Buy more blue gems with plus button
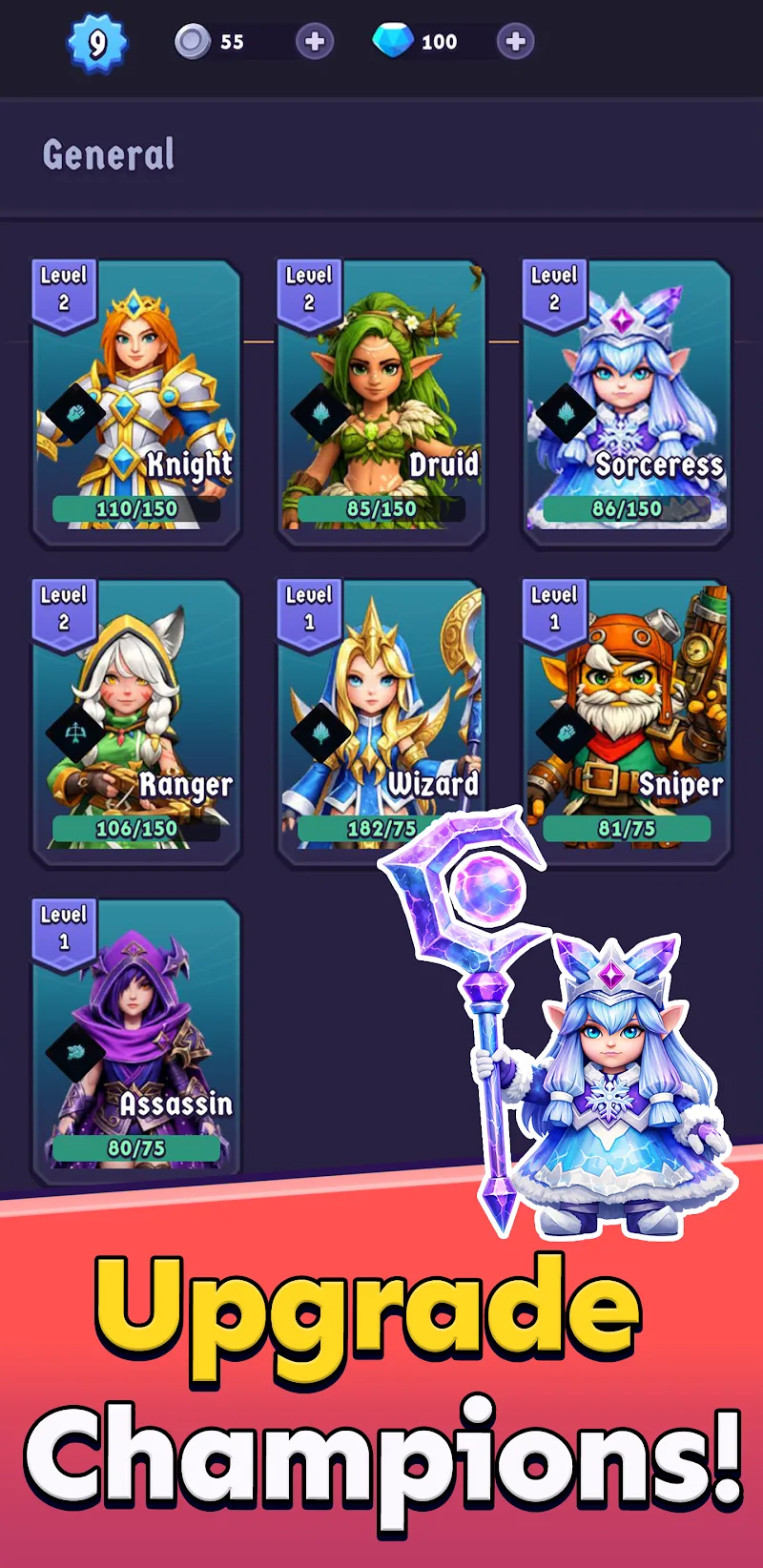763x1568 pixels. click(x=515, y=41)
